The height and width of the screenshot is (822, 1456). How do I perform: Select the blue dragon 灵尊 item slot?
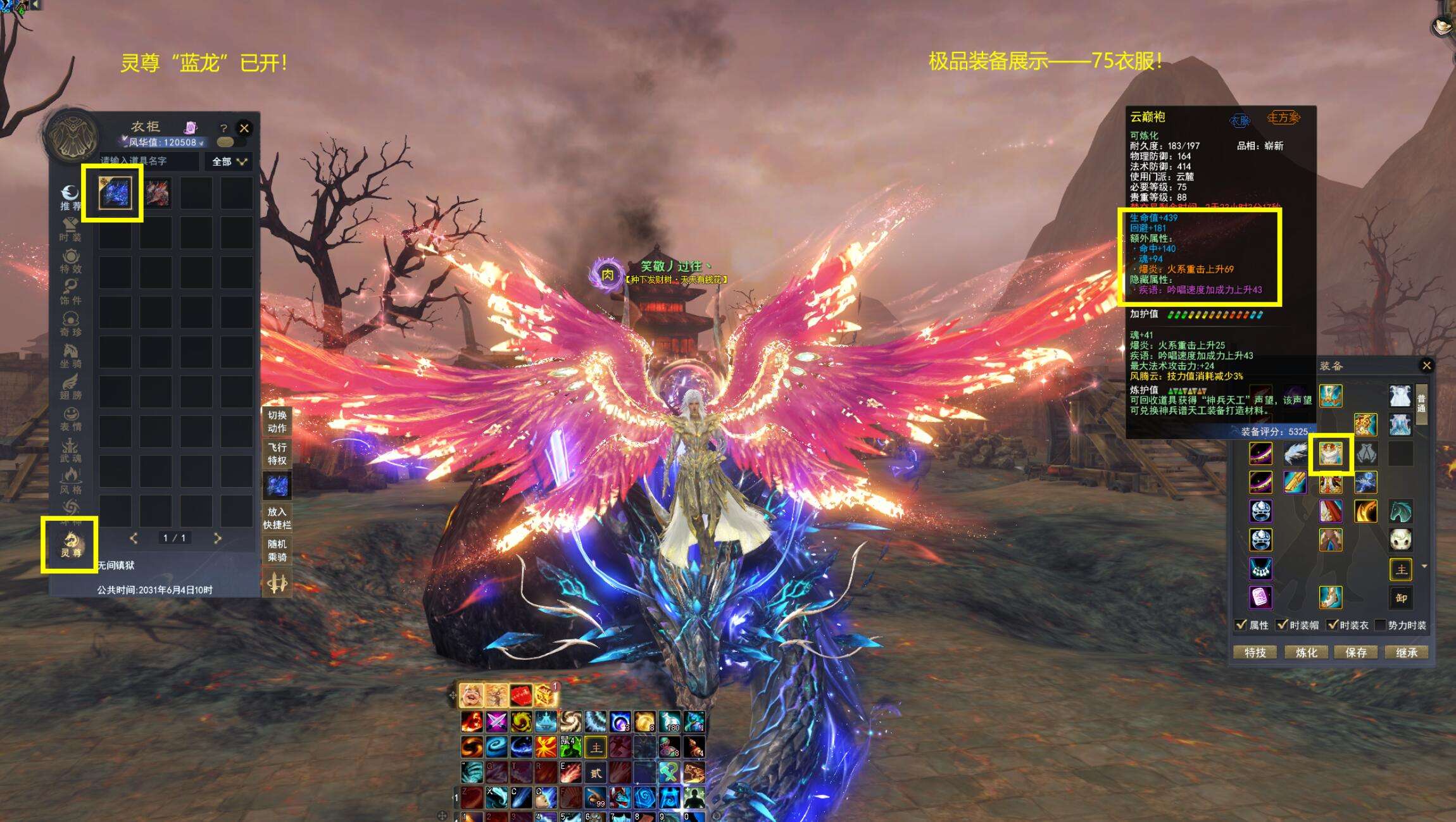click(x=115, y=192)
